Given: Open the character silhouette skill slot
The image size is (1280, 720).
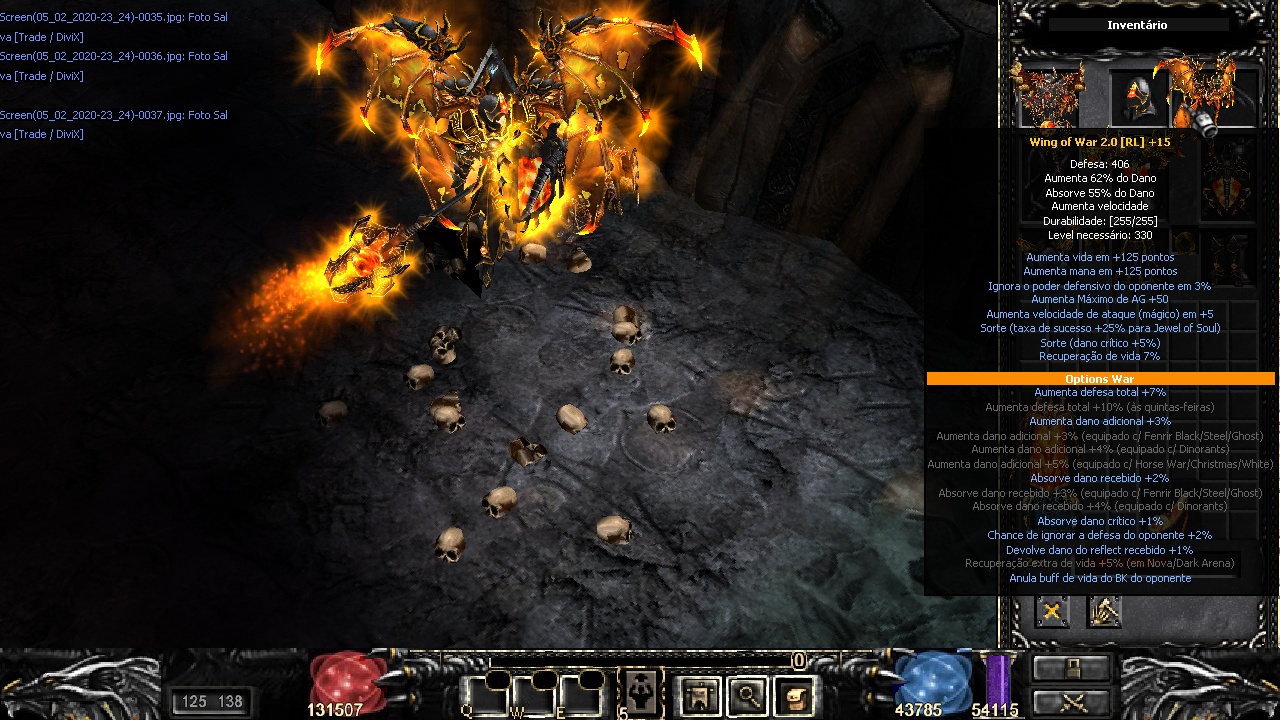Looking at the screenshot, I should coord(639,694).
